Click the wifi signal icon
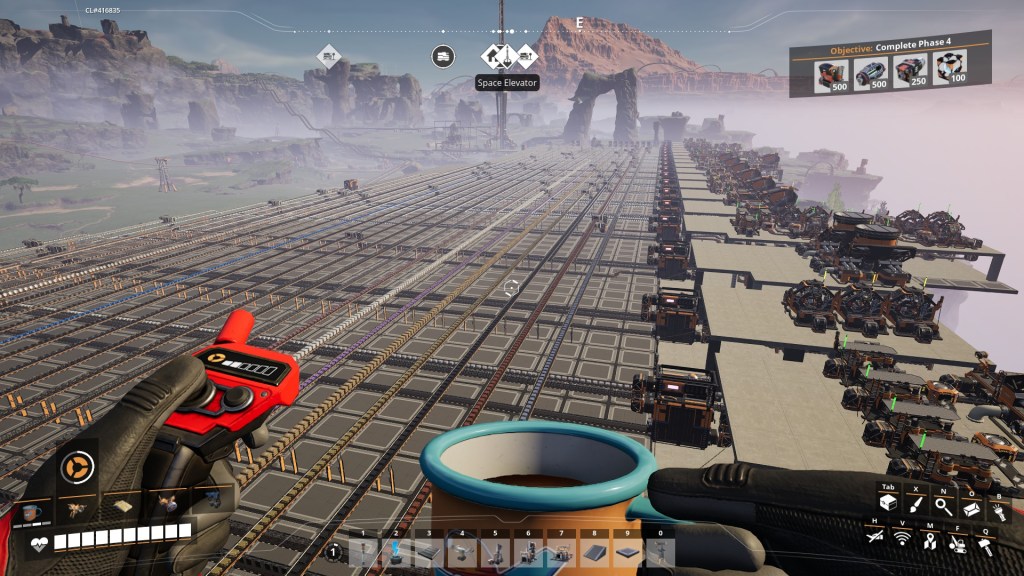The height and width of the screenshot is (576, 1024). [x=901, y=540]
